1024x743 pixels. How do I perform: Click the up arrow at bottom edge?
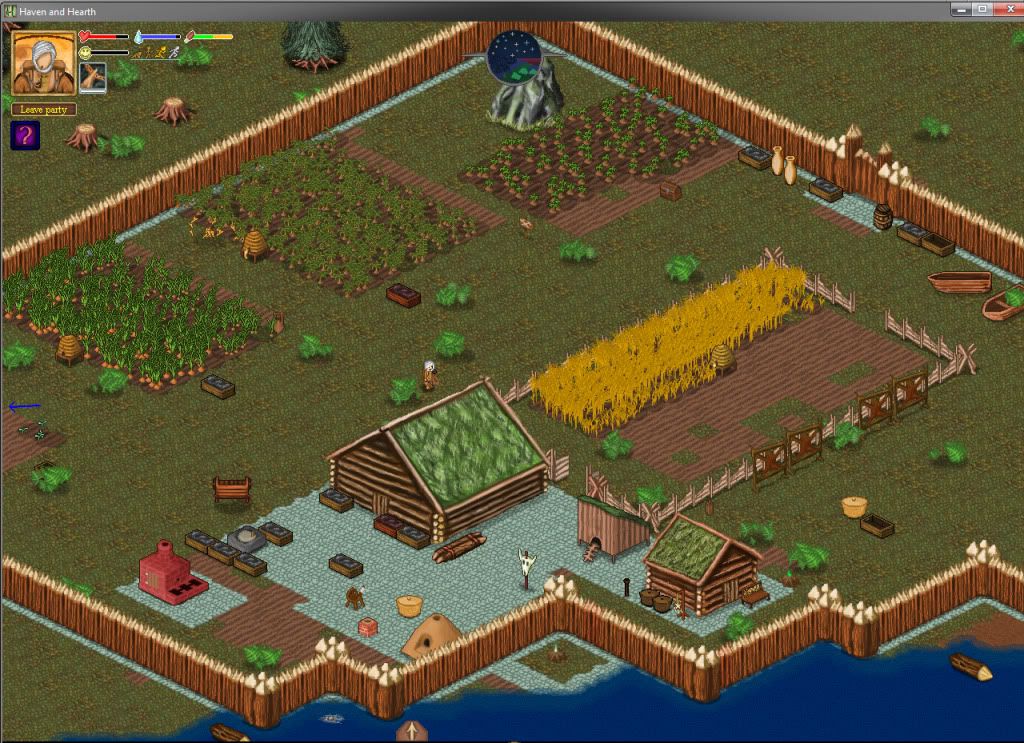click(411, 730)
